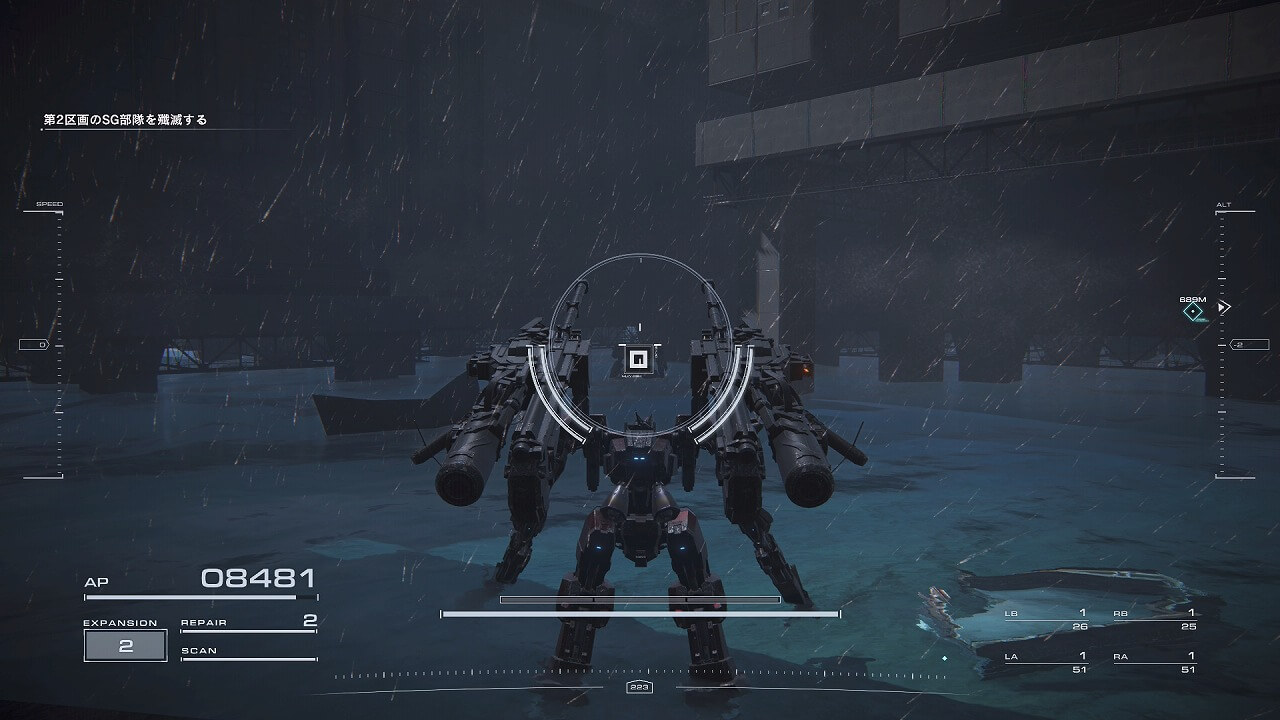Screen dimensions: 1280x720
Task: Select the diamond waypoint marker at 689M
Action: [1192, 312]
